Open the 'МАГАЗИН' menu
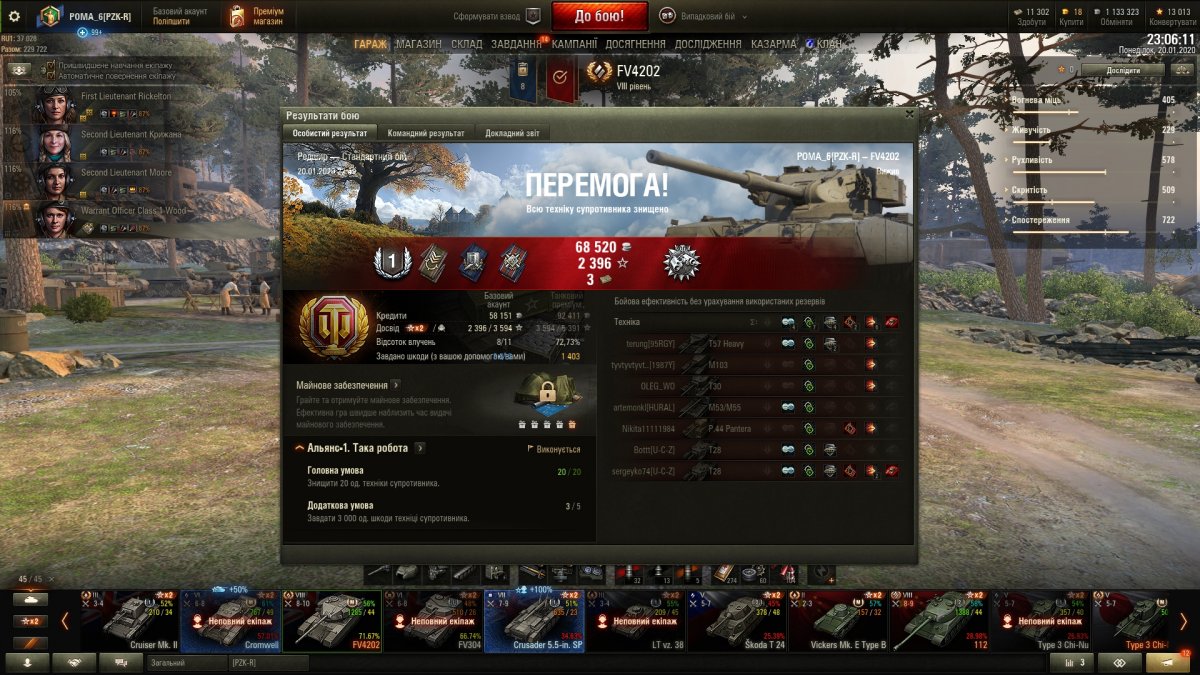 click(x=418, y=44)
